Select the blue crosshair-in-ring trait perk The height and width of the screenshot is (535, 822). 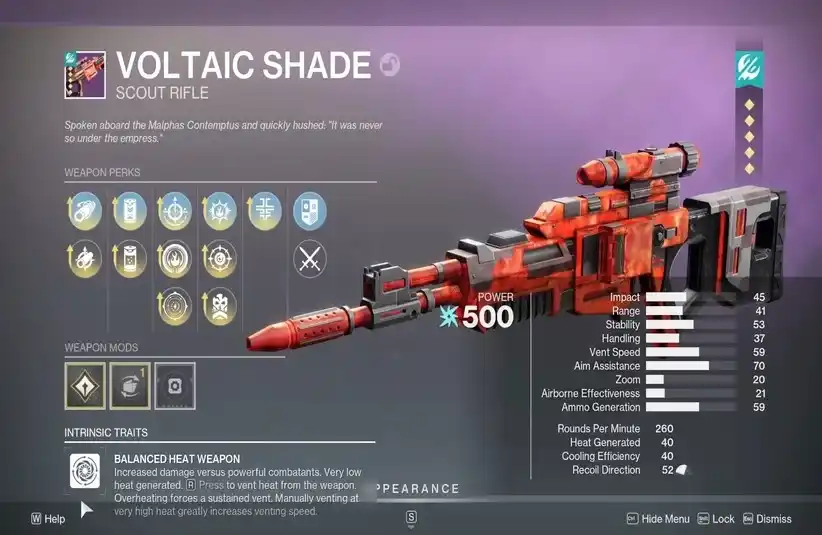point(176,210)
